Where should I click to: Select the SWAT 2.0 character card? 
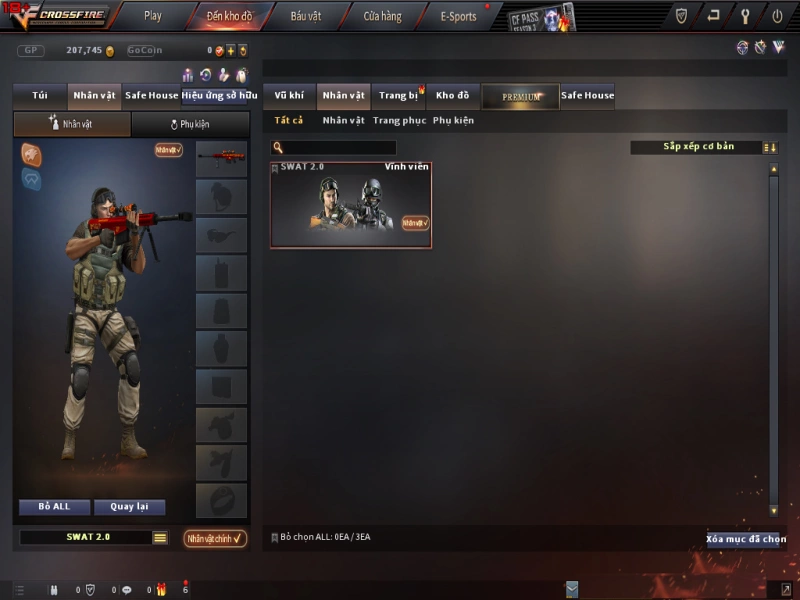pyautogui.click(x=351, y=205)
